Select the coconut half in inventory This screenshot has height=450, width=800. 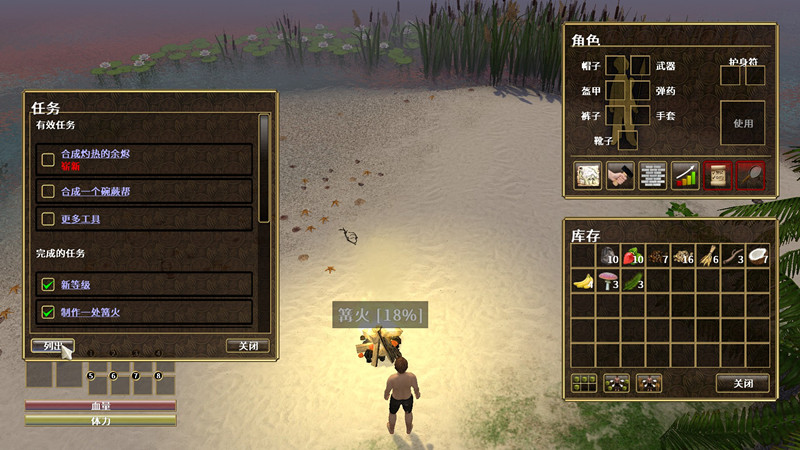point(757,256)
